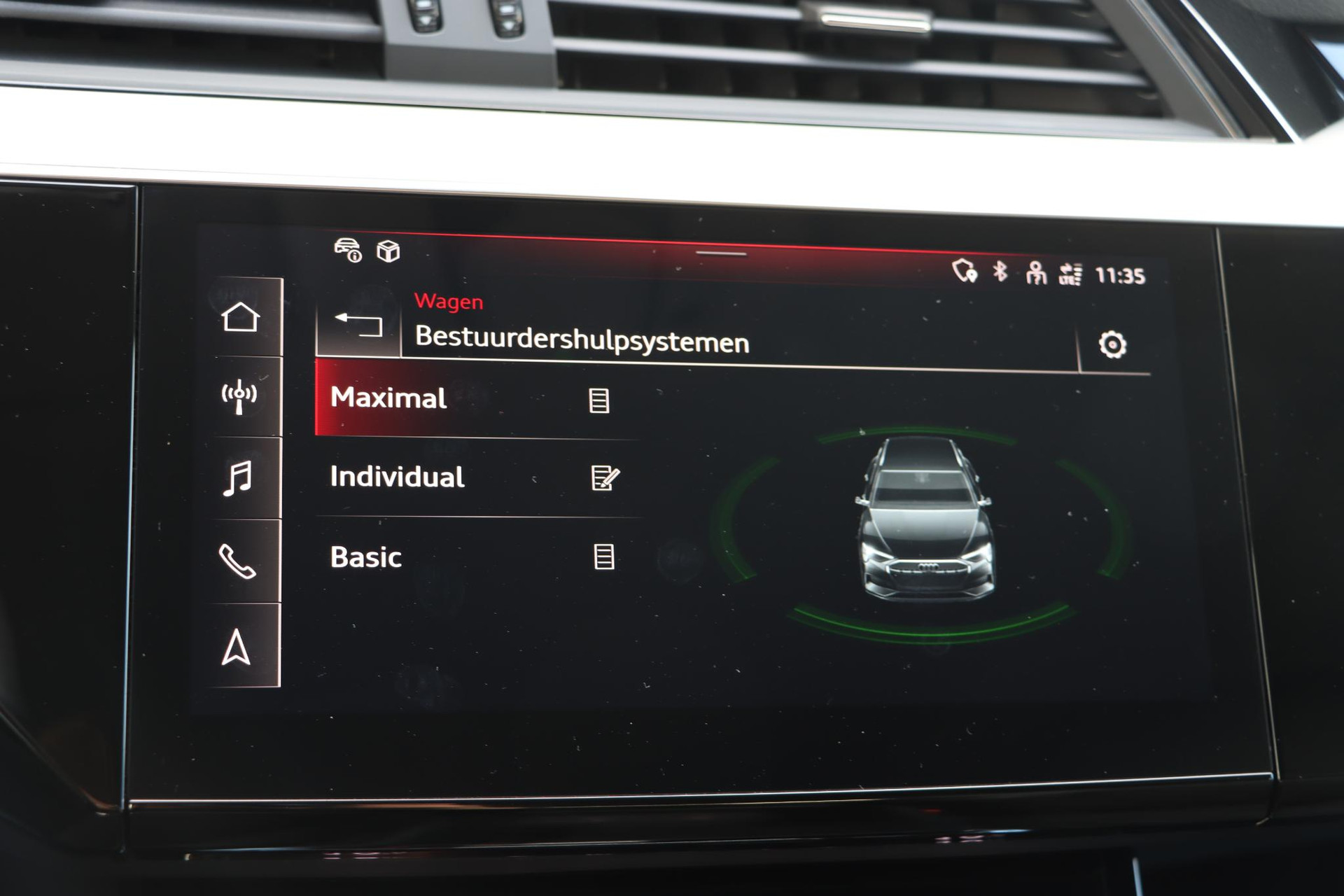Show the Maximal profile details list icon
The image size is (1344, 896).
coord(599,400)
